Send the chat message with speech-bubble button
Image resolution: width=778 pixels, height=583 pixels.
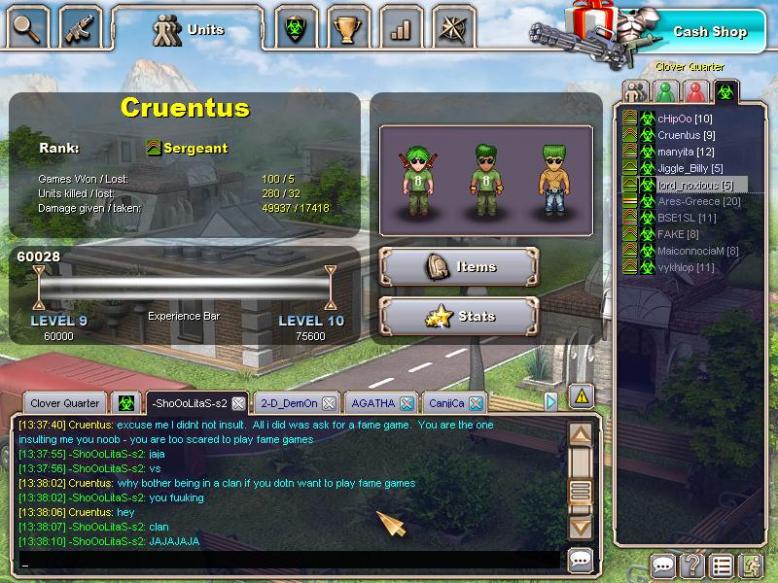[581, 560]
